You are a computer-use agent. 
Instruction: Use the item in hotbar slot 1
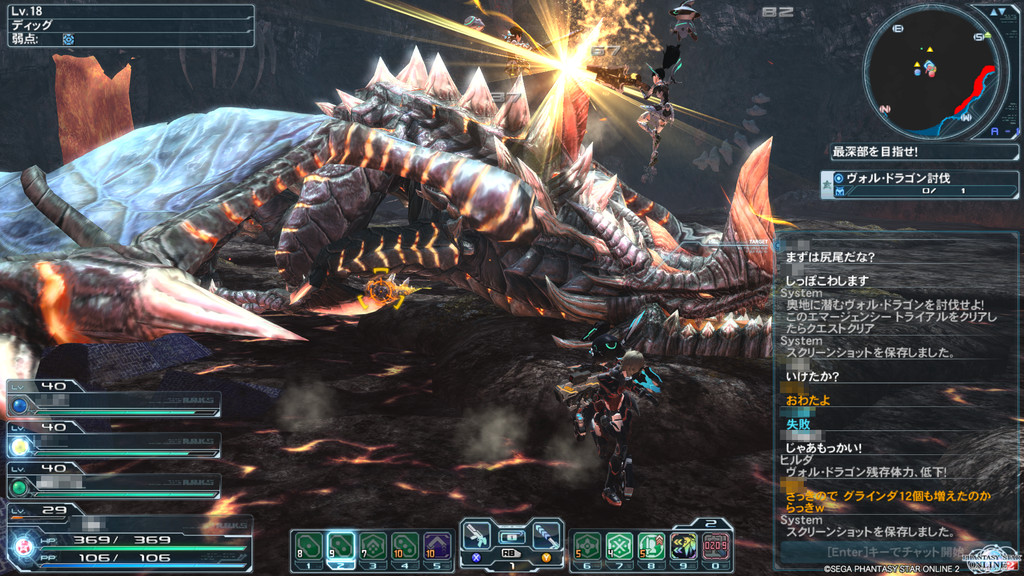(x=309, y=546)
